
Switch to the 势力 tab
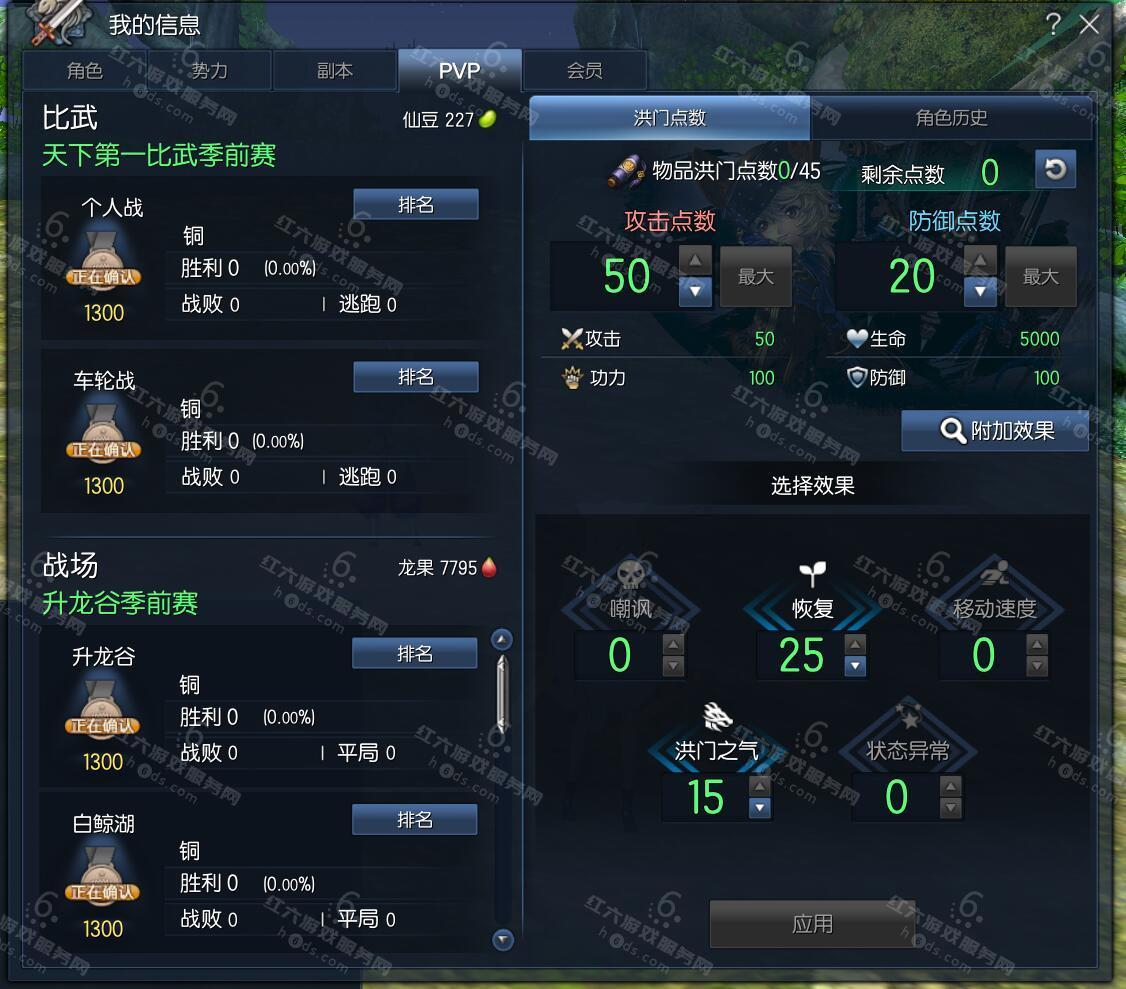(210, 71)
